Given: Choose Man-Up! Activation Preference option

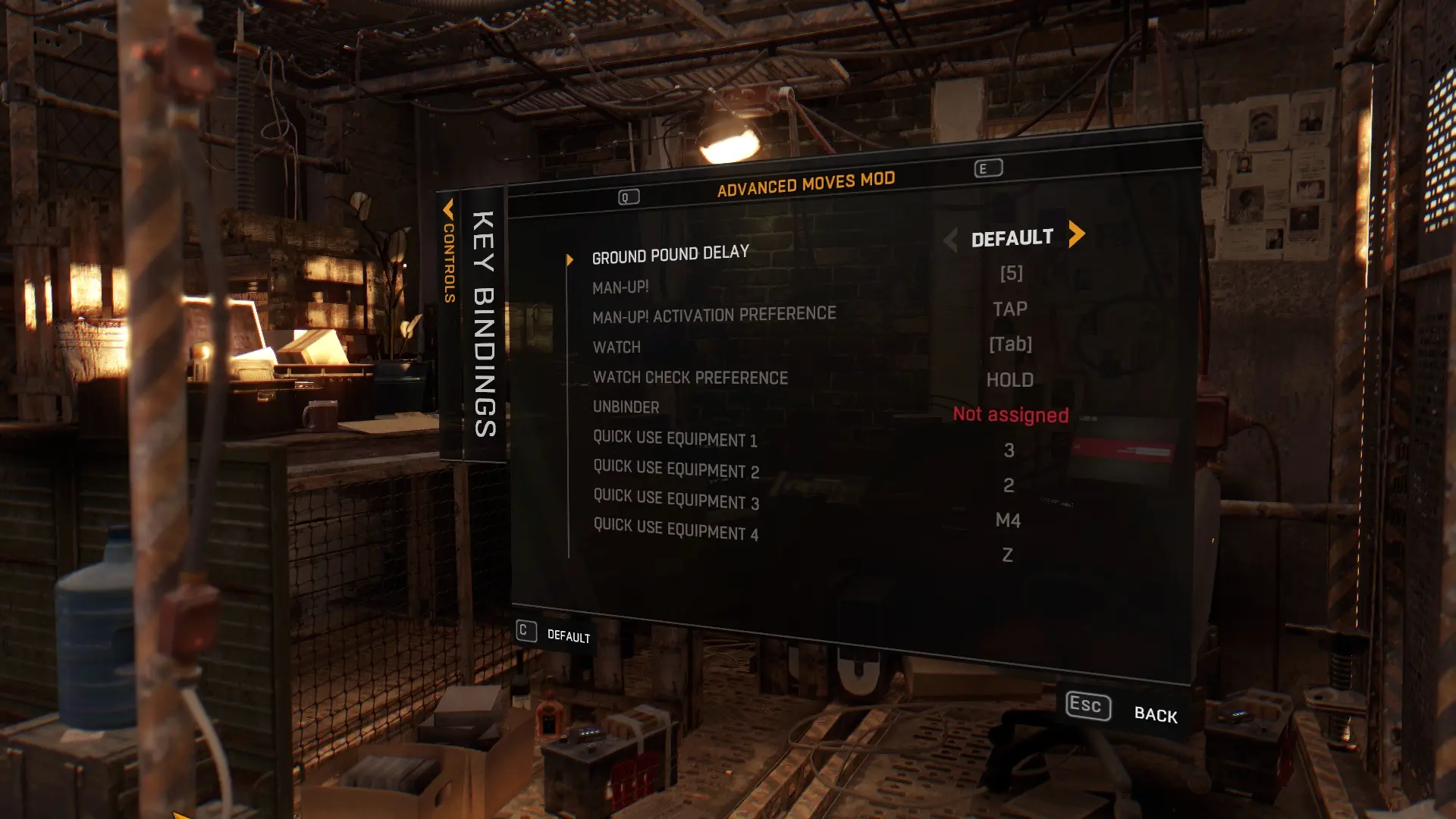Looking at the screenshot, I should coord(714,315).
